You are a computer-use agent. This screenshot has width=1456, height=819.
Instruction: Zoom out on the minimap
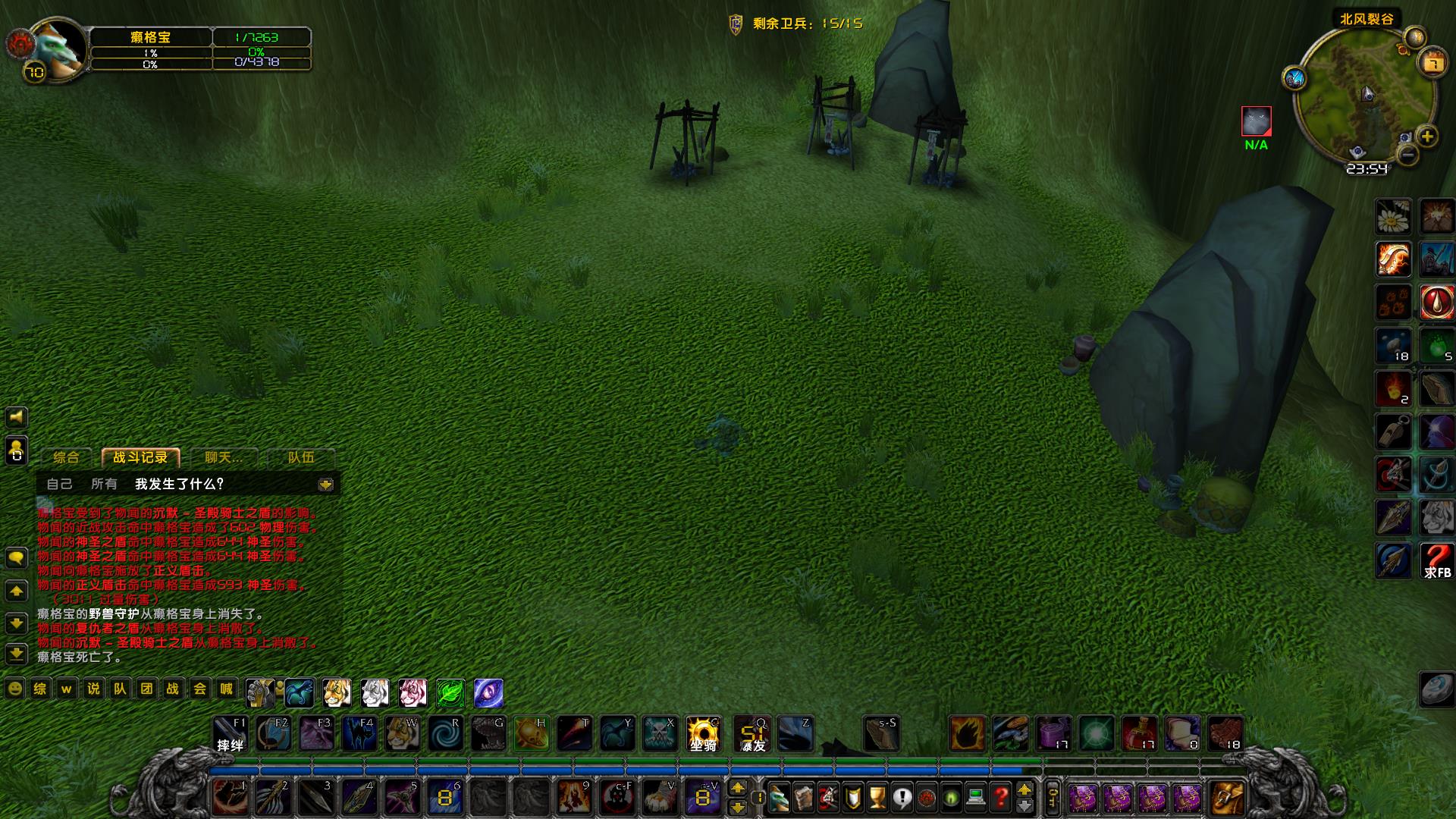(1407, 155)
